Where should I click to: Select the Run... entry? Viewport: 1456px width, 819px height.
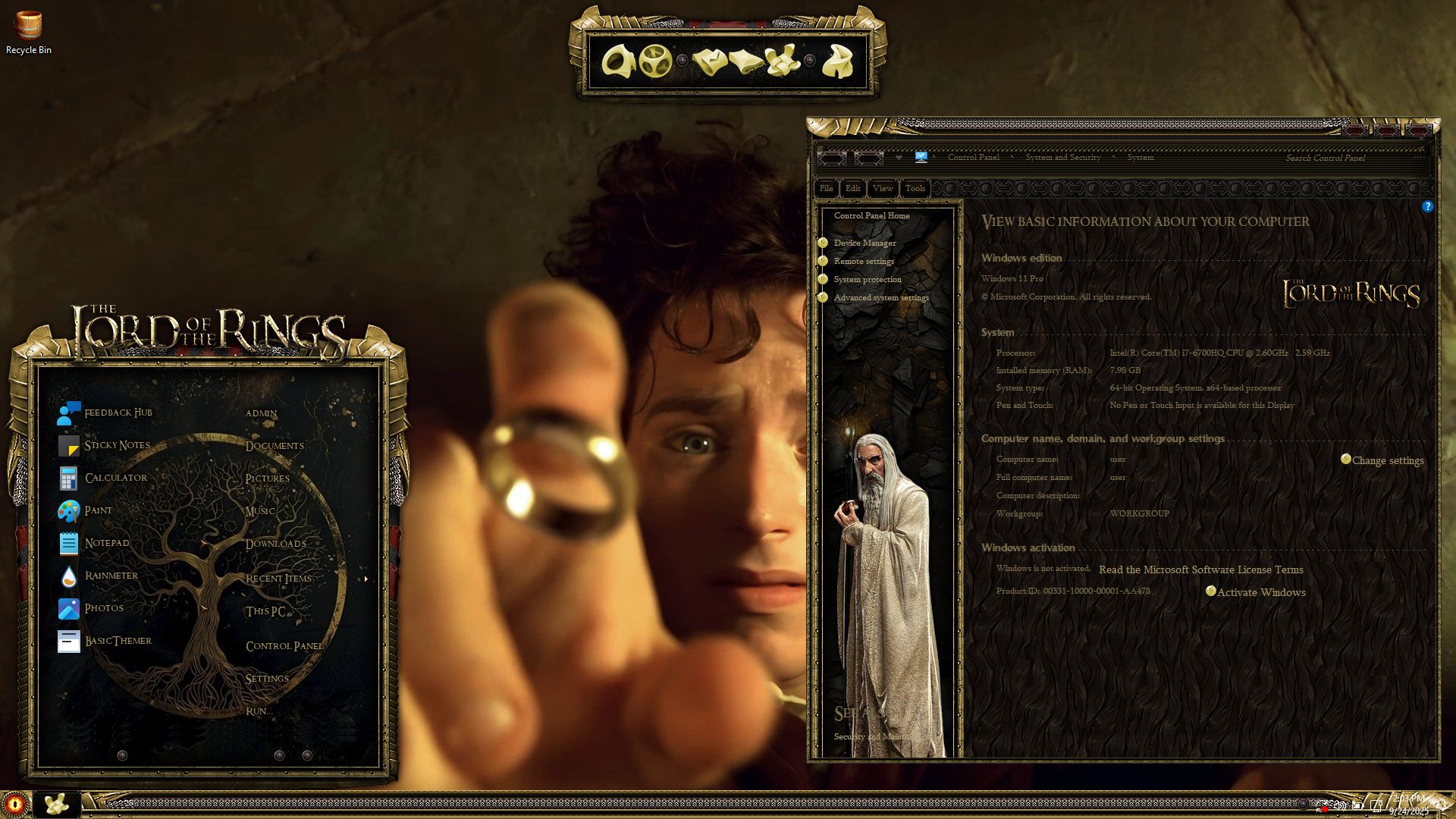tap(259, 711)
